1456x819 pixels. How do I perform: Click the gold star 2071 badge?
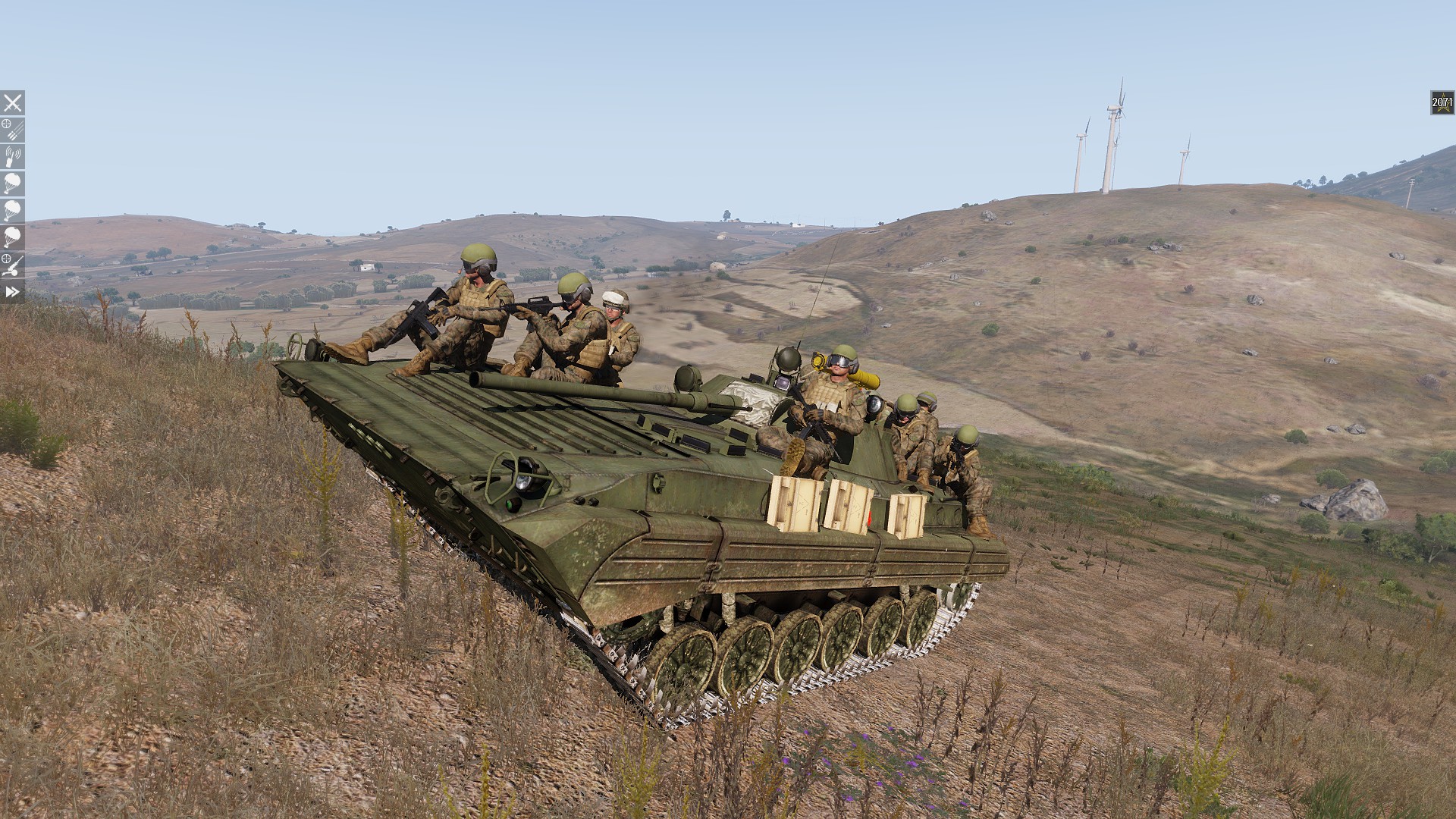pyautogui.click(x=1442, y=102)
